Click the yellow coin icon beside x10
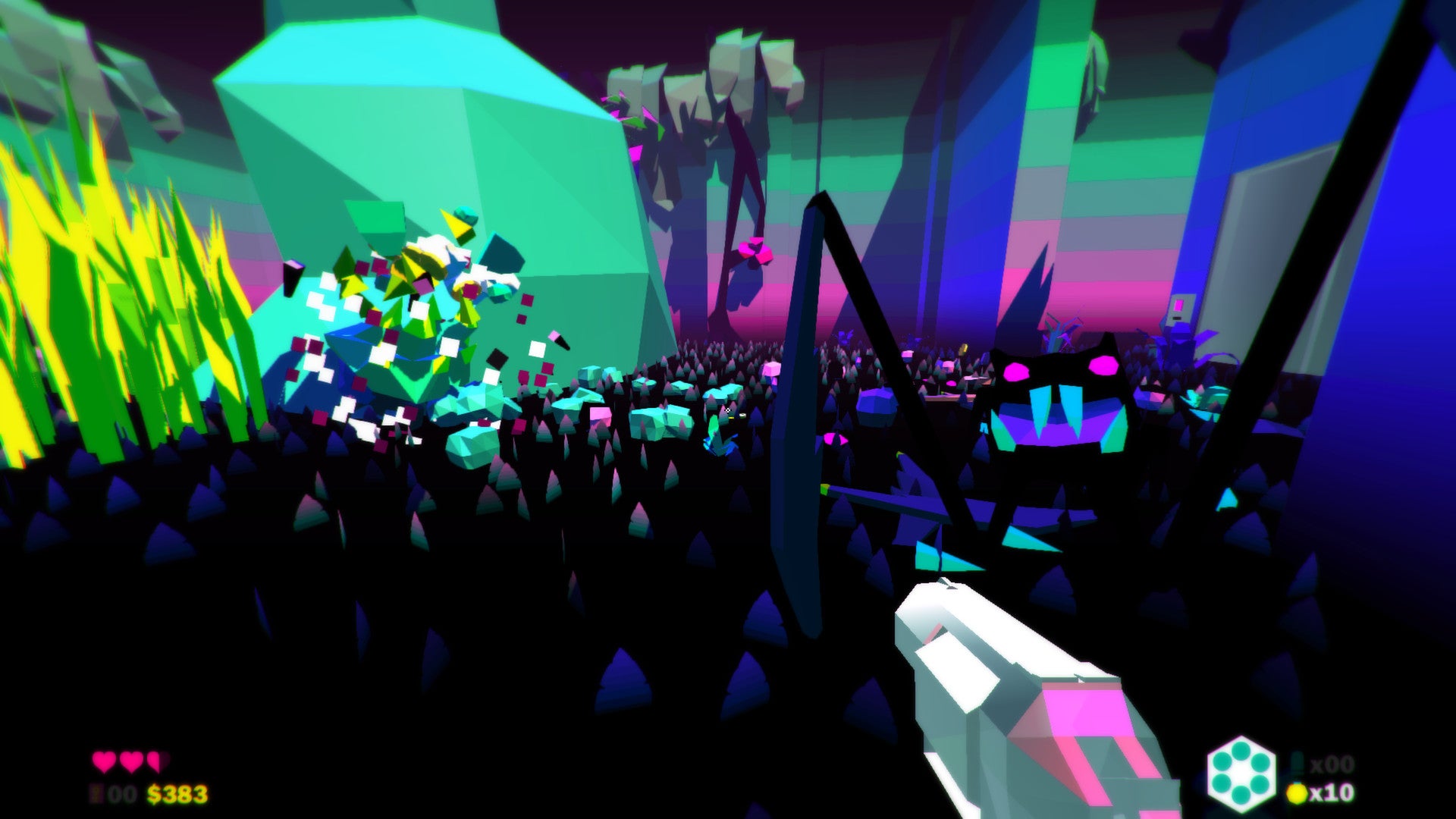 coord(1295,793)
